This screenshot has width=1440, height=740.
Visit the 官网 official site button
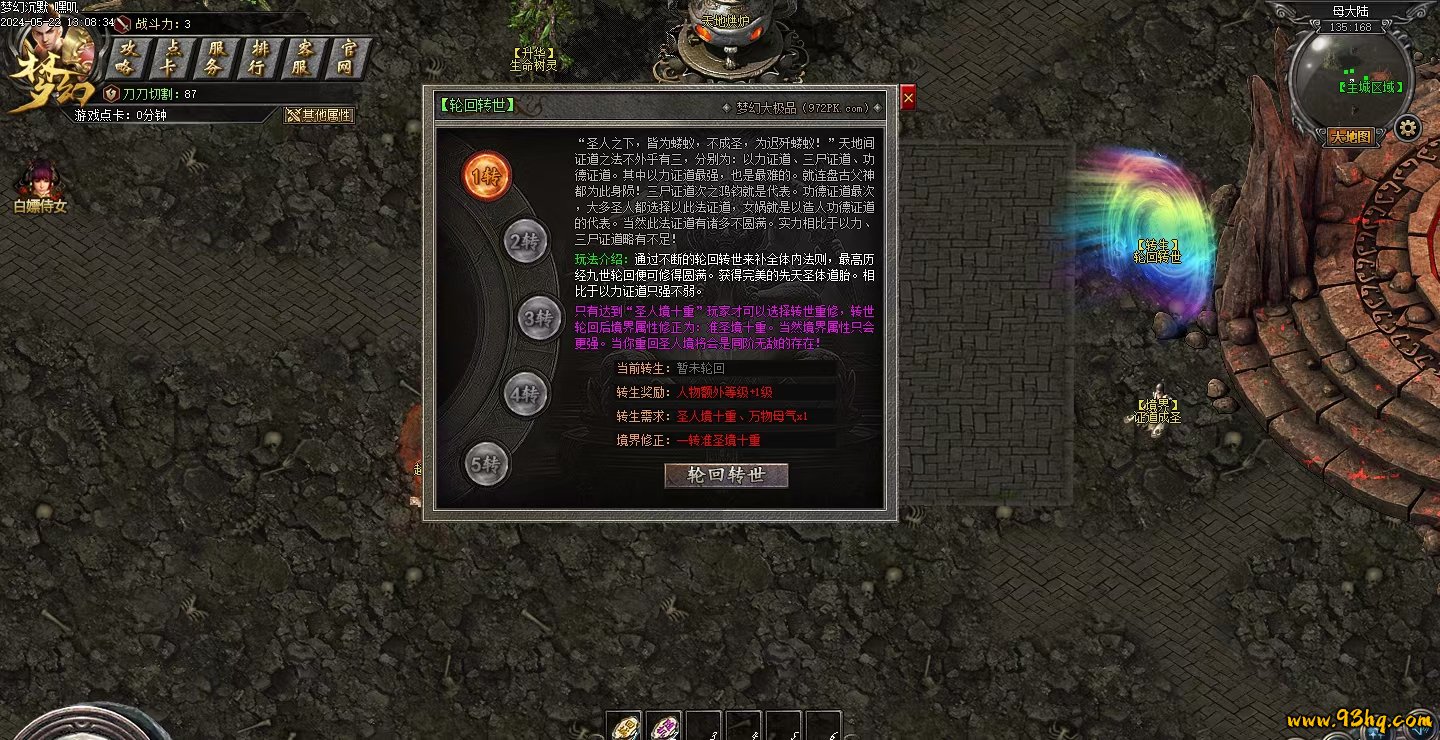348,58
